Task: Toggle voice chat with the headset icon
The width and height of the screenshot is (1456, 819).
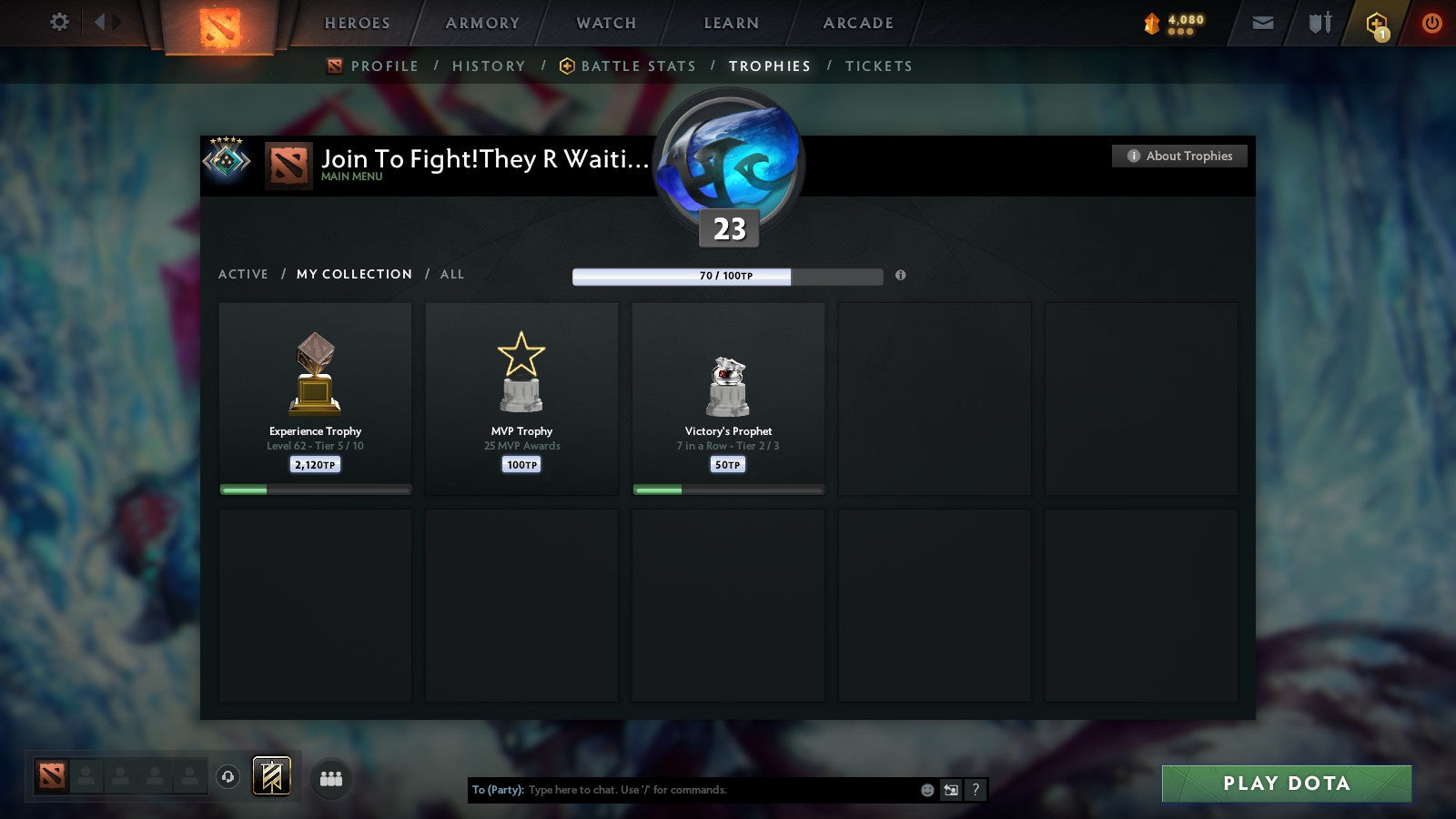Action: [x=228, y=777]
